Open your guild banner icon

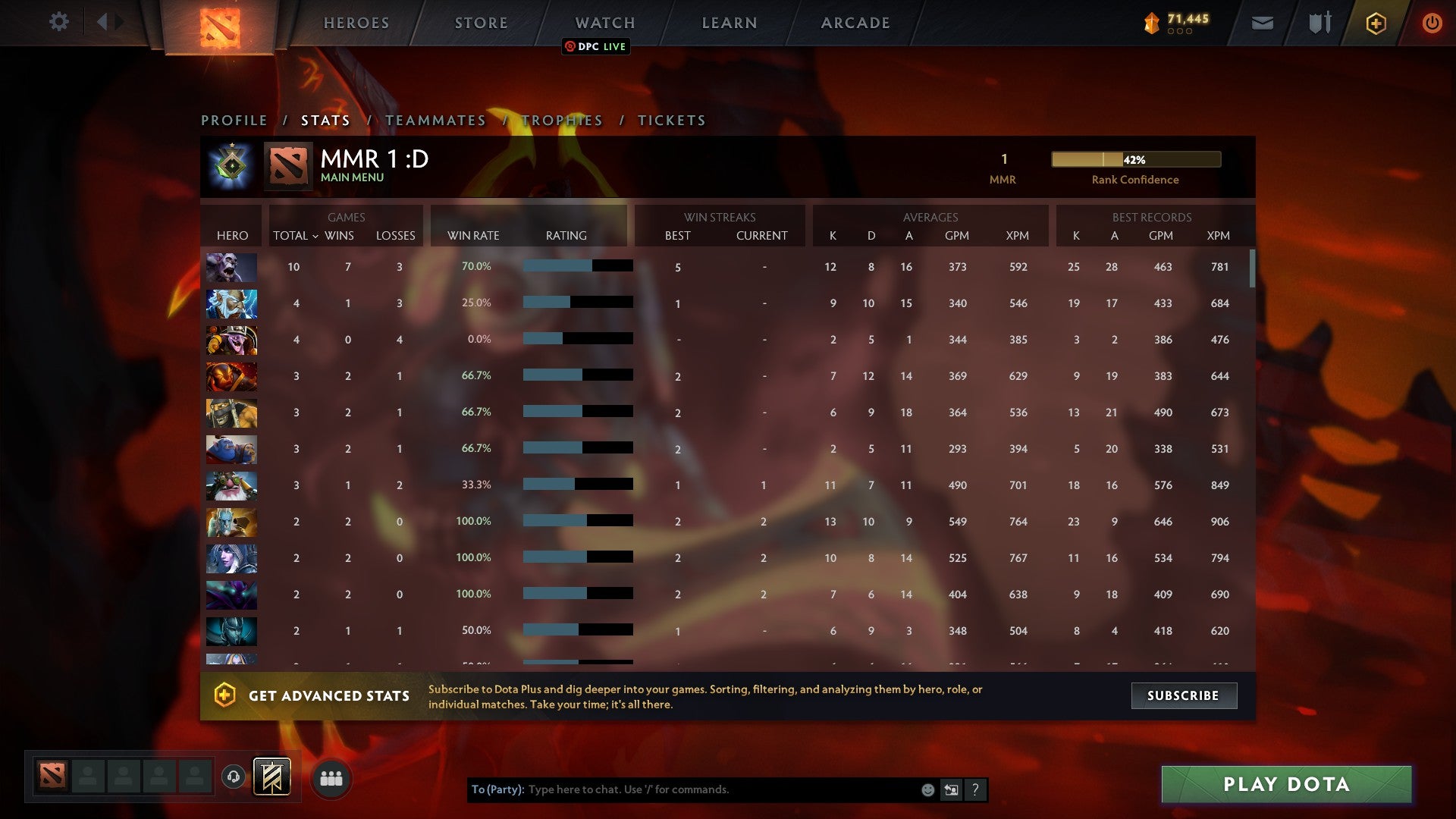pos(272,777)
